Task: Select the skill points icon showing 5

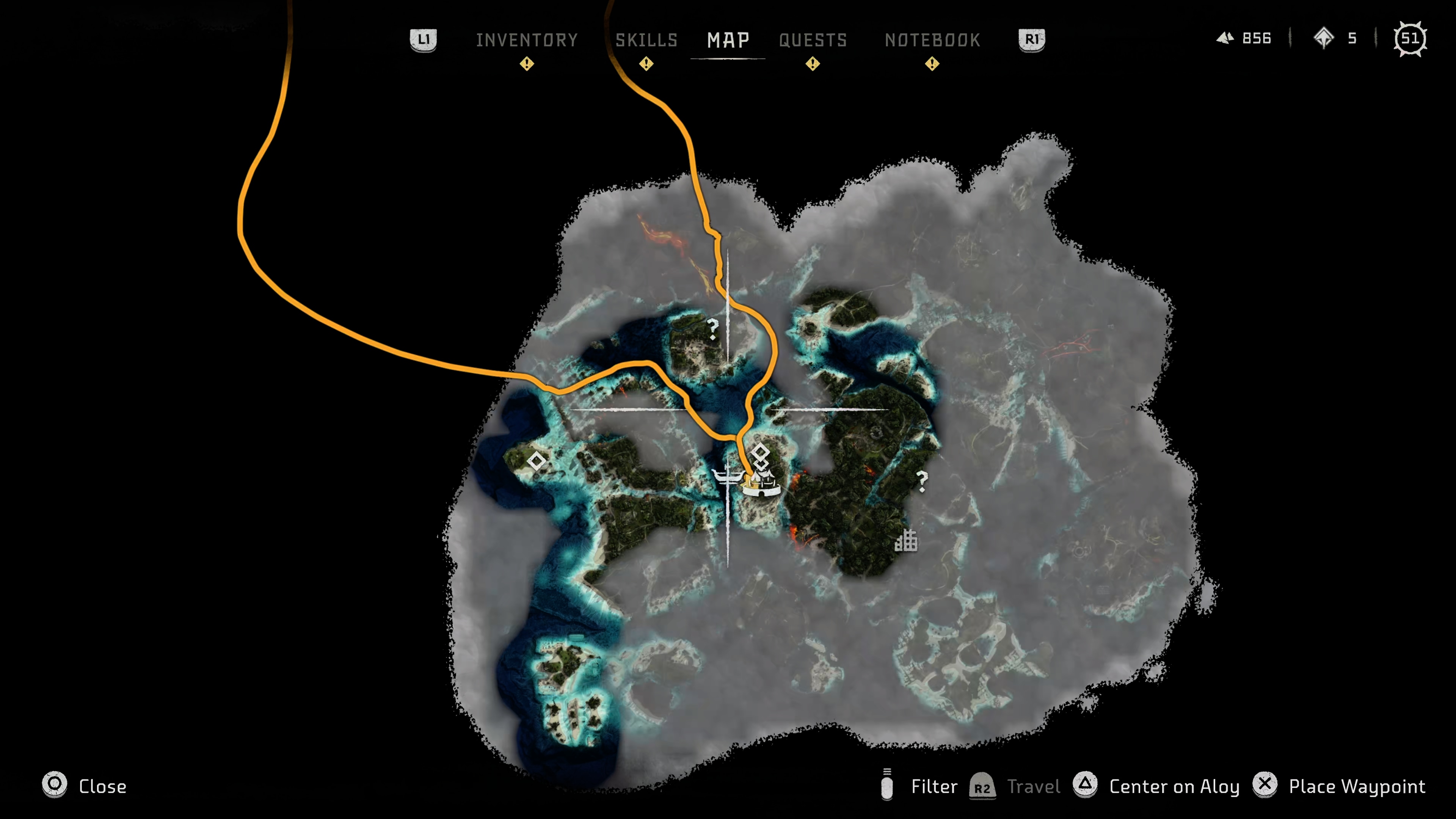Action: (x=1325, y=38)
